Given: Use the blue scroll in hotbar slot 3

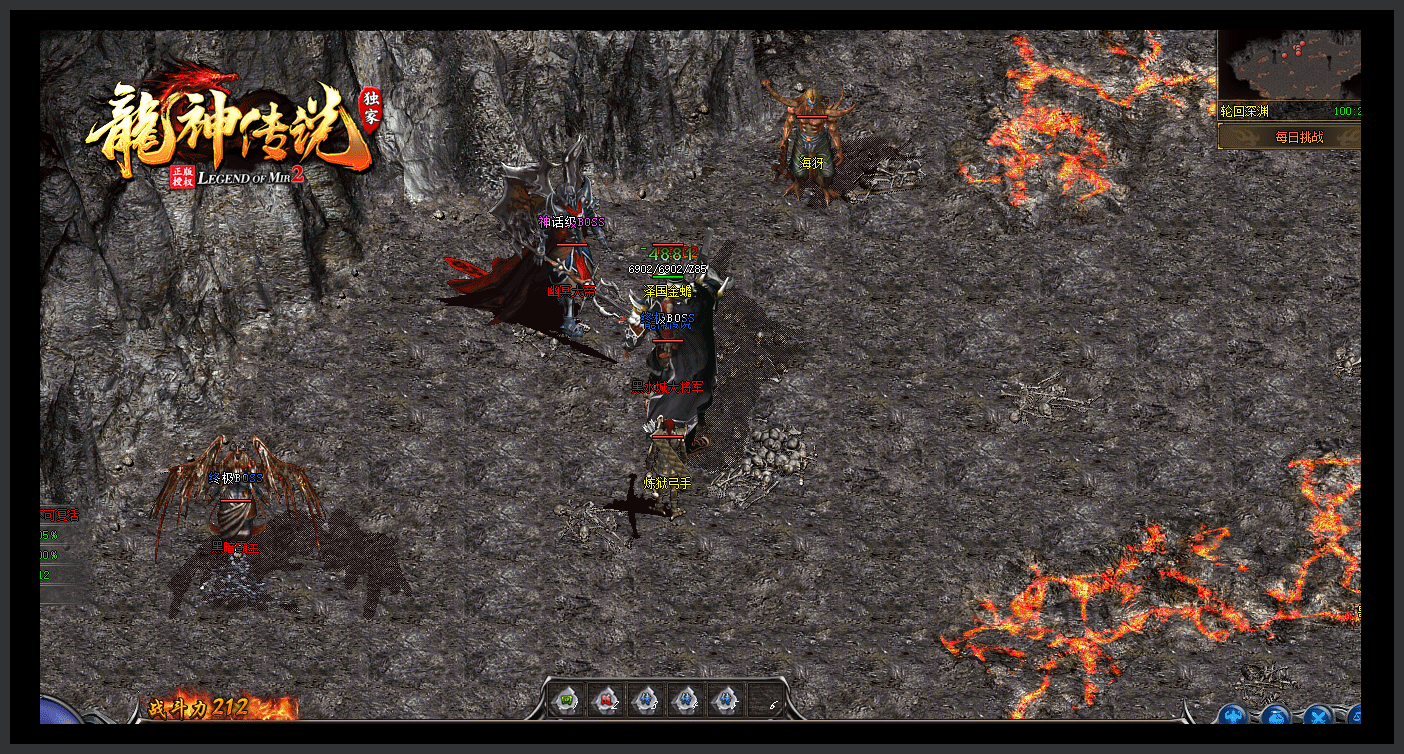Looking at the screenshot, I should click(646, 700).
